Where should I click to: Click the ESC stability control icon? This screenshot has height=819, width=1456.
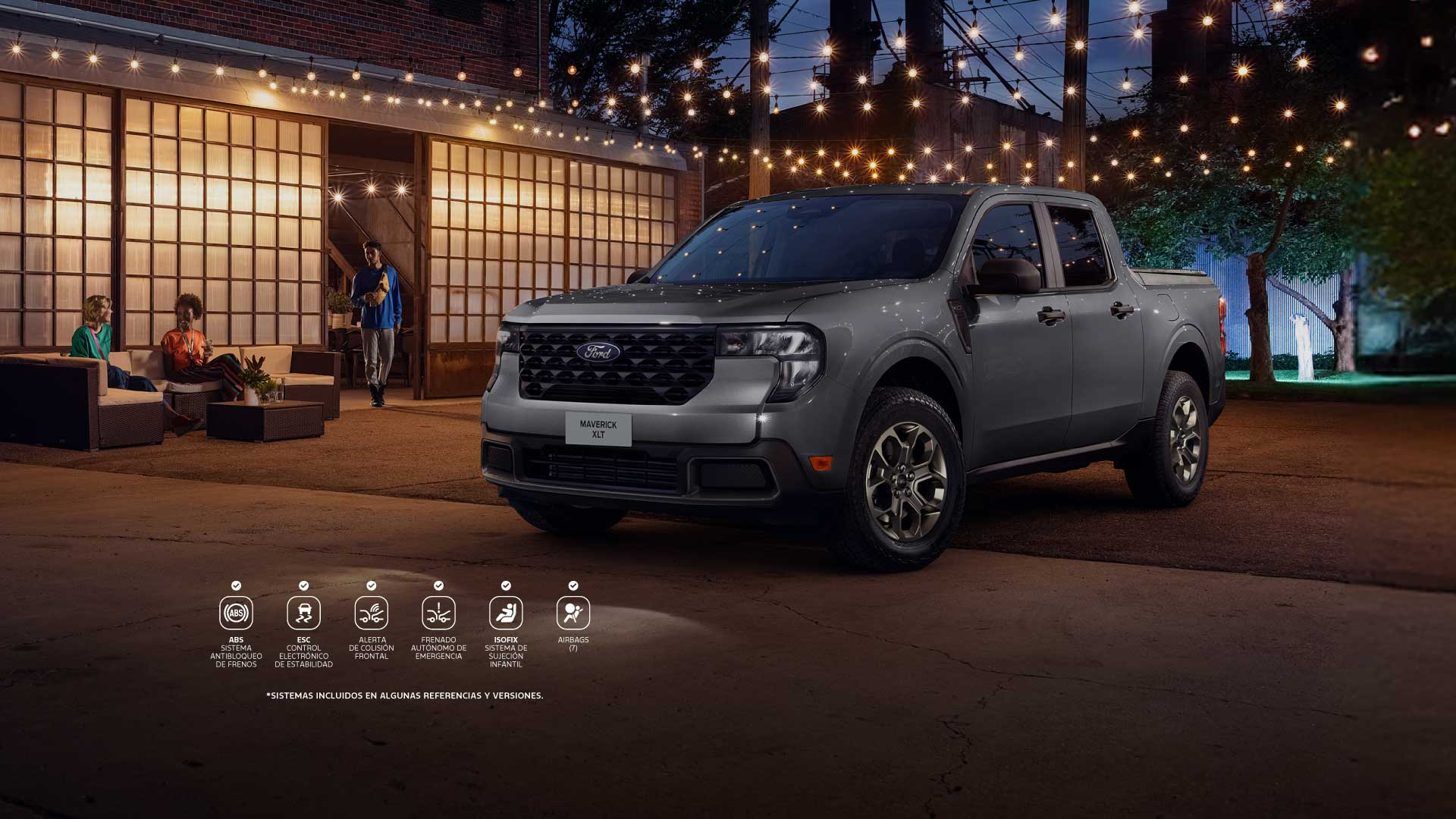click(x=303, y=613)
